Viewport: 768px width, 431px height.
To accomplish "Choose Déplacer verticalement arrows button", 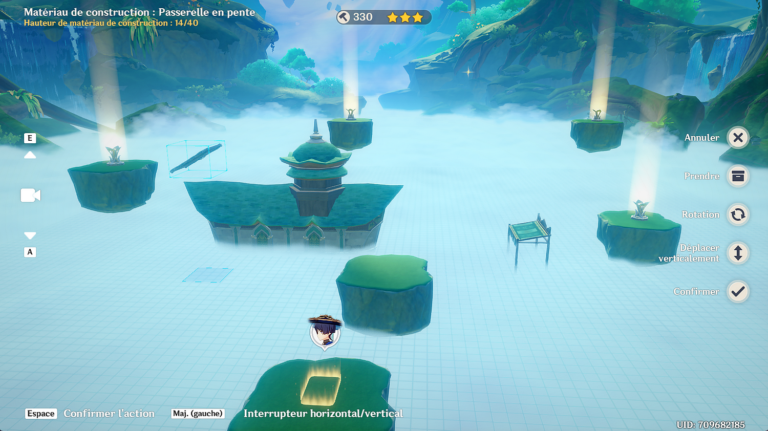I will point(738,253).
